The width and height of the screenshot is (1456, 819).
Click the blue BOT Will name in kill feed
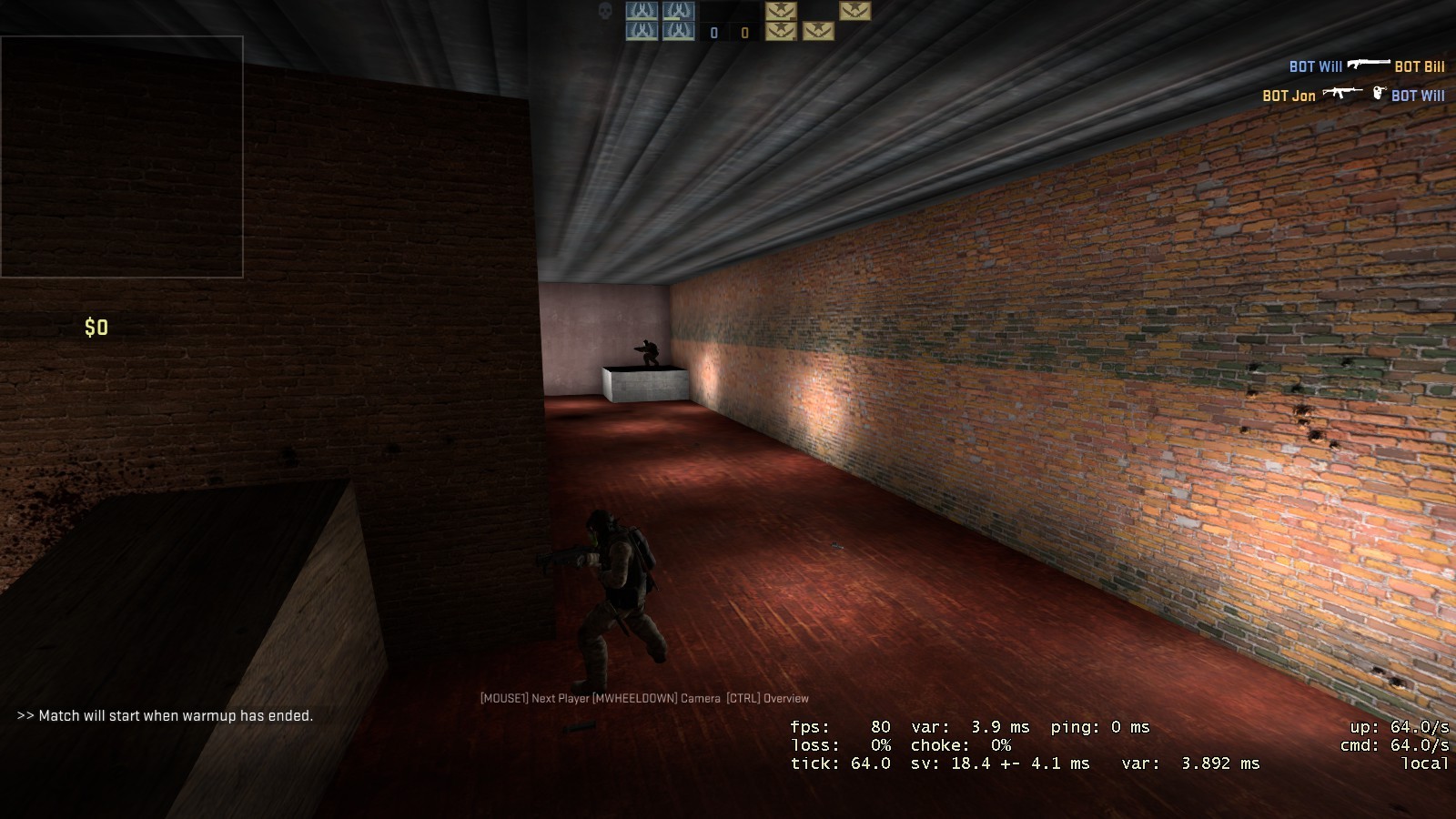(1316, 66)
